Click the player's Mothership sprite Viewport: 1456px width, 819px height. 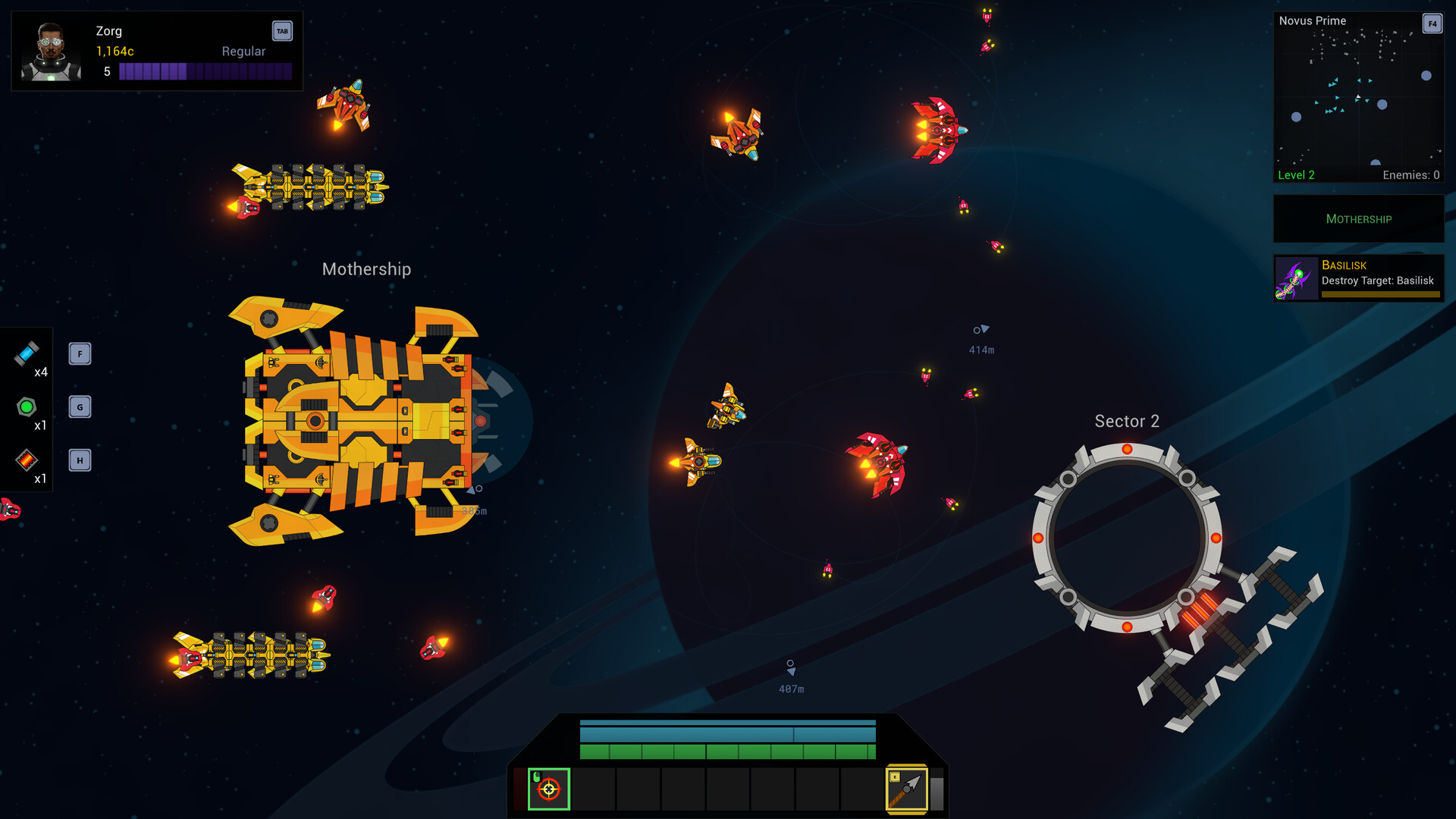coord(356,421)
